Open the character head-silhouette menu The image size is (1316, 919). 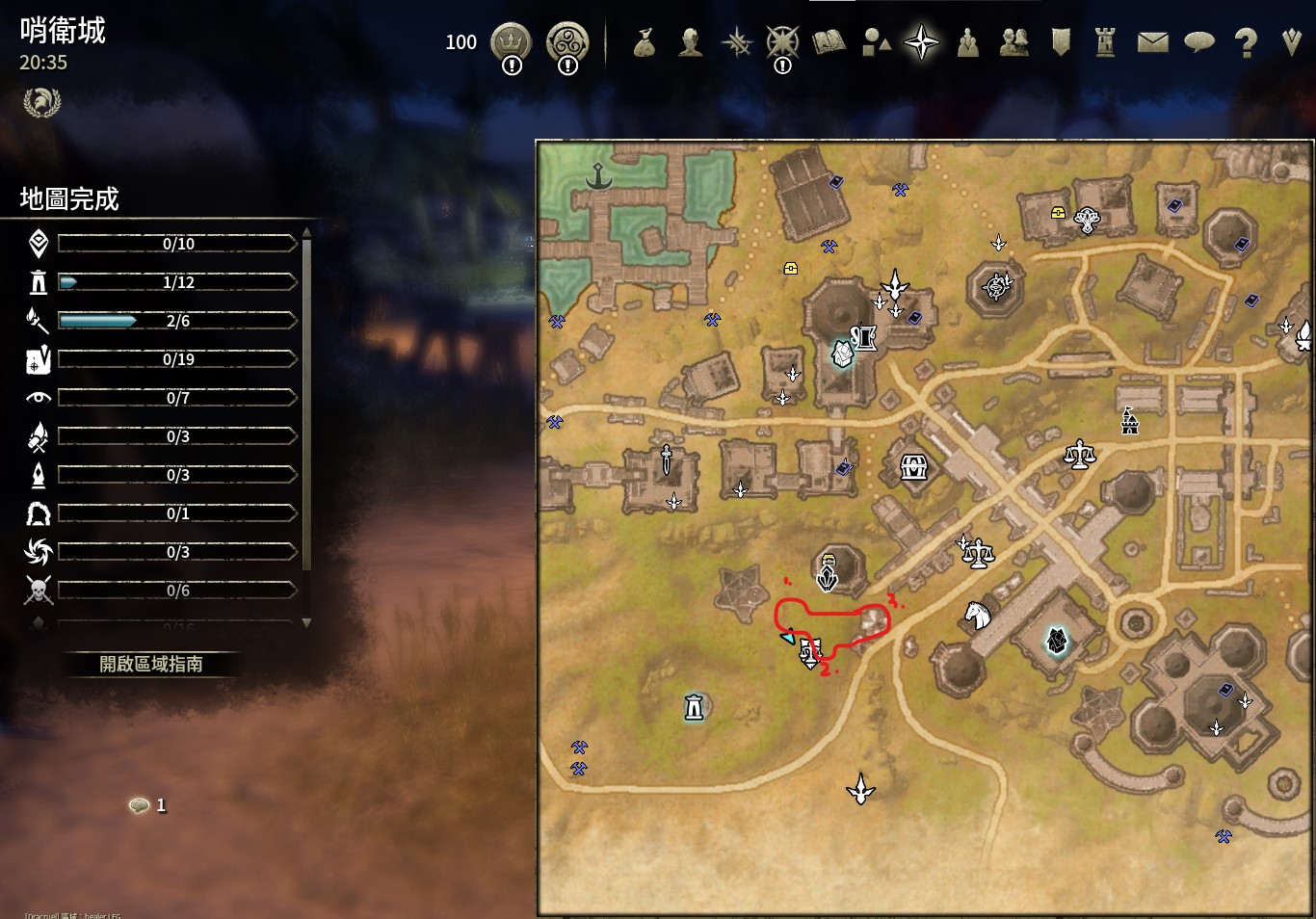point(690,42)
